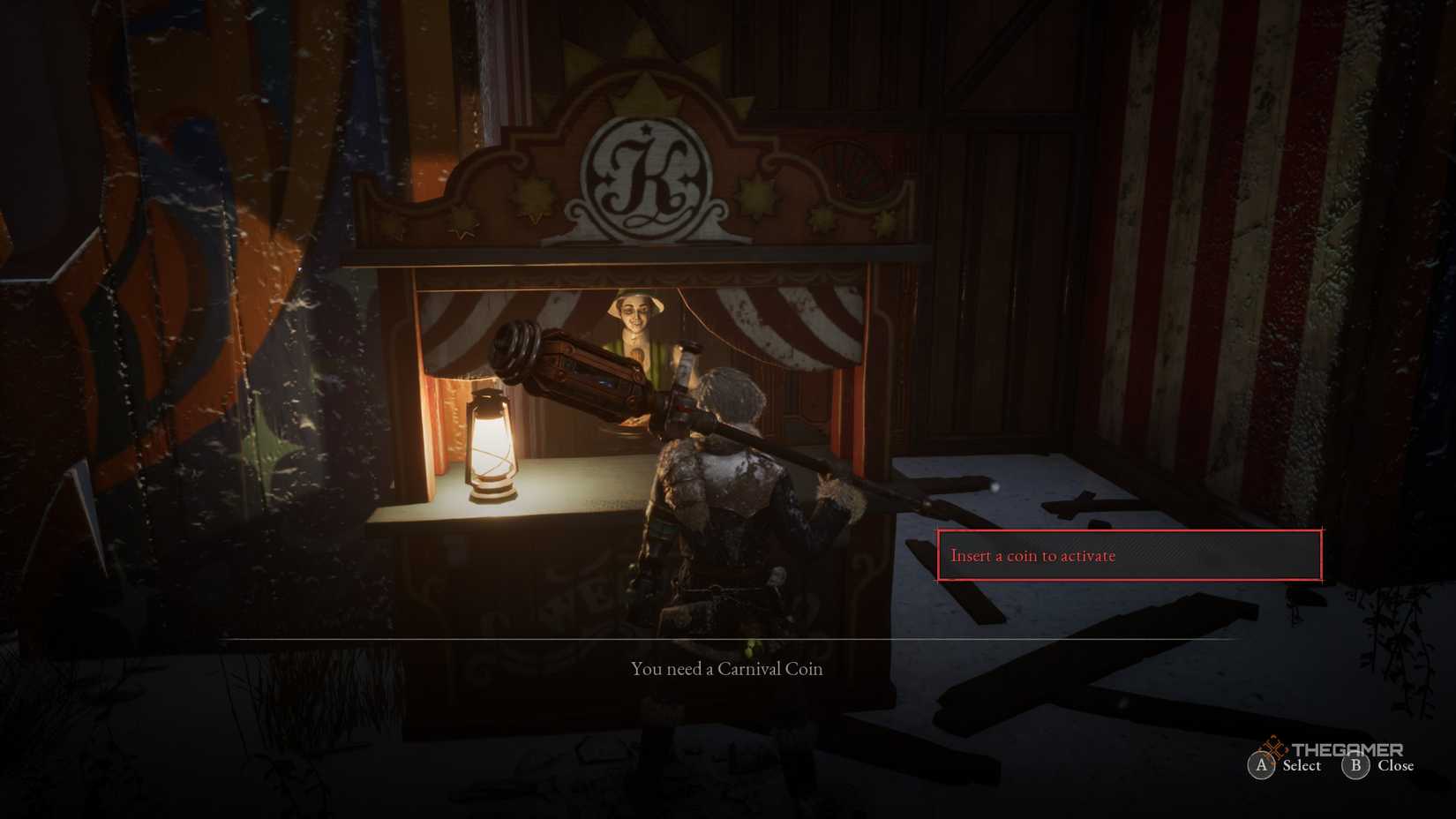Viewport: 1456px width, 819px height.
Task: Click the crossed-tools emblem beside TheGamer text
Action: pyautogui.click(x=1274, y=746)
